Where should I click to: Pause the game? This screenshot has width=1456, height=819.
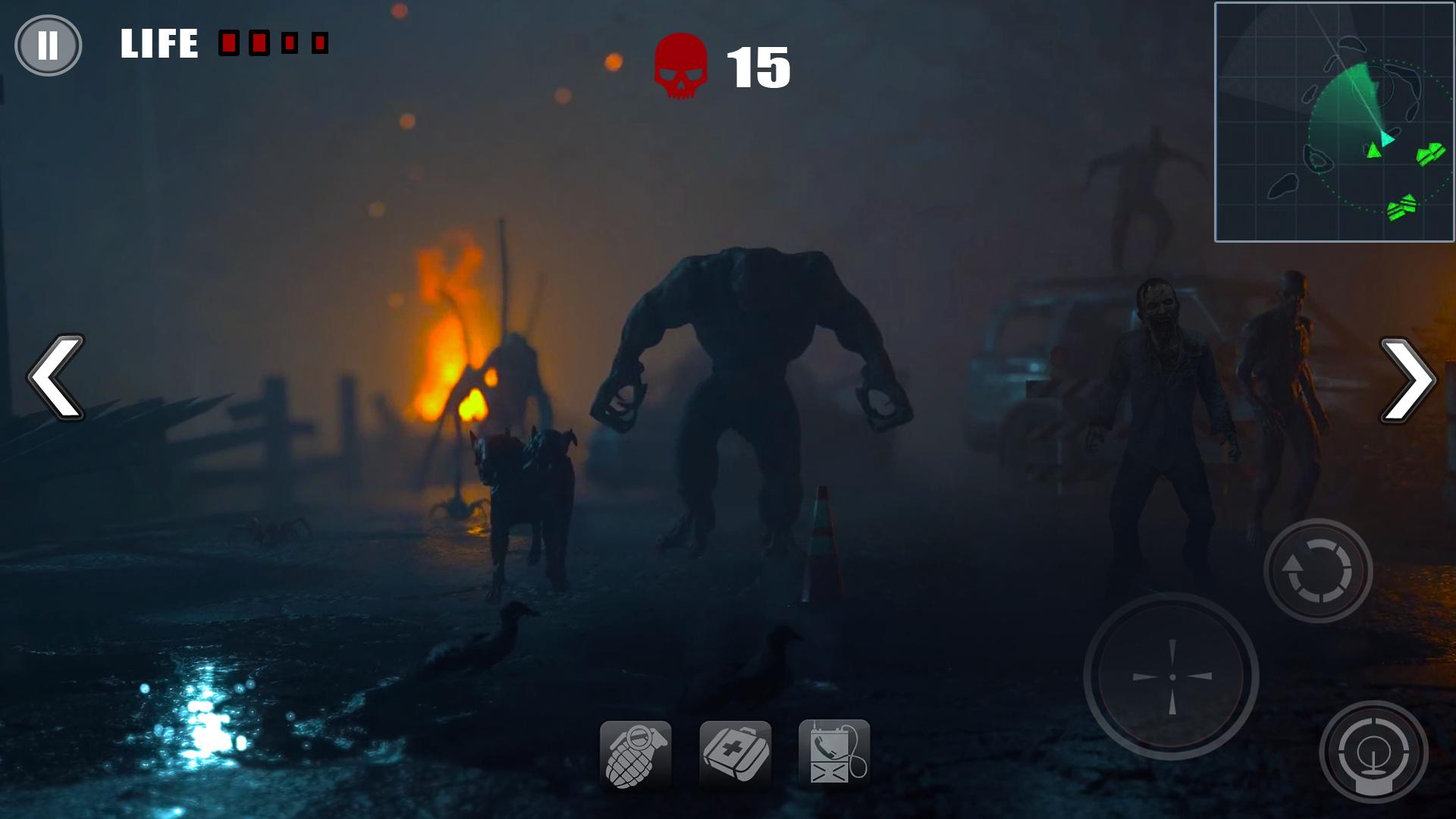pyautogui.click(x=48, y=45)
